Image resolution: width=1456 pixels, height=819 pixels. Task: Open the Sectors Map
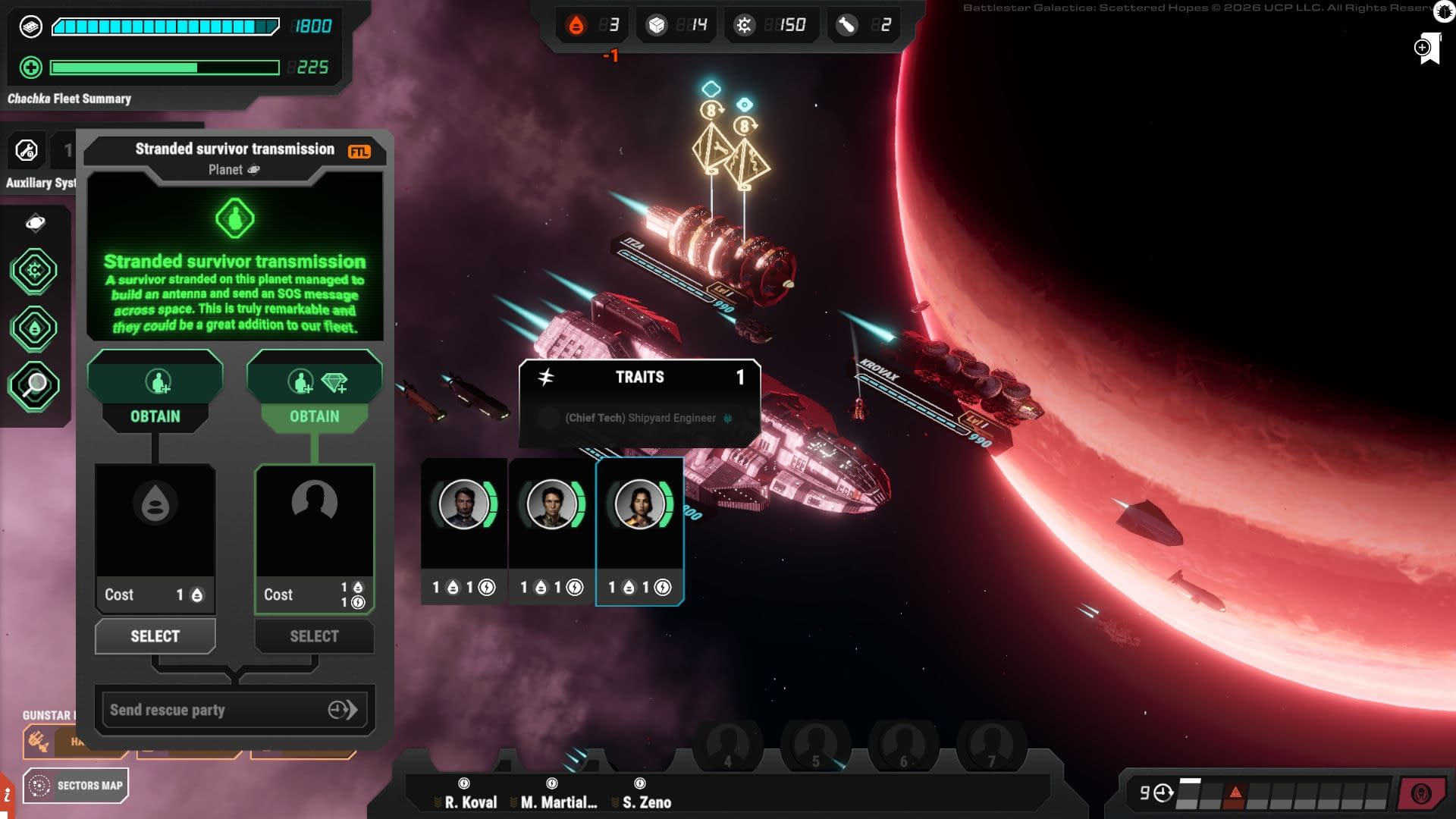tap(76, 786)
